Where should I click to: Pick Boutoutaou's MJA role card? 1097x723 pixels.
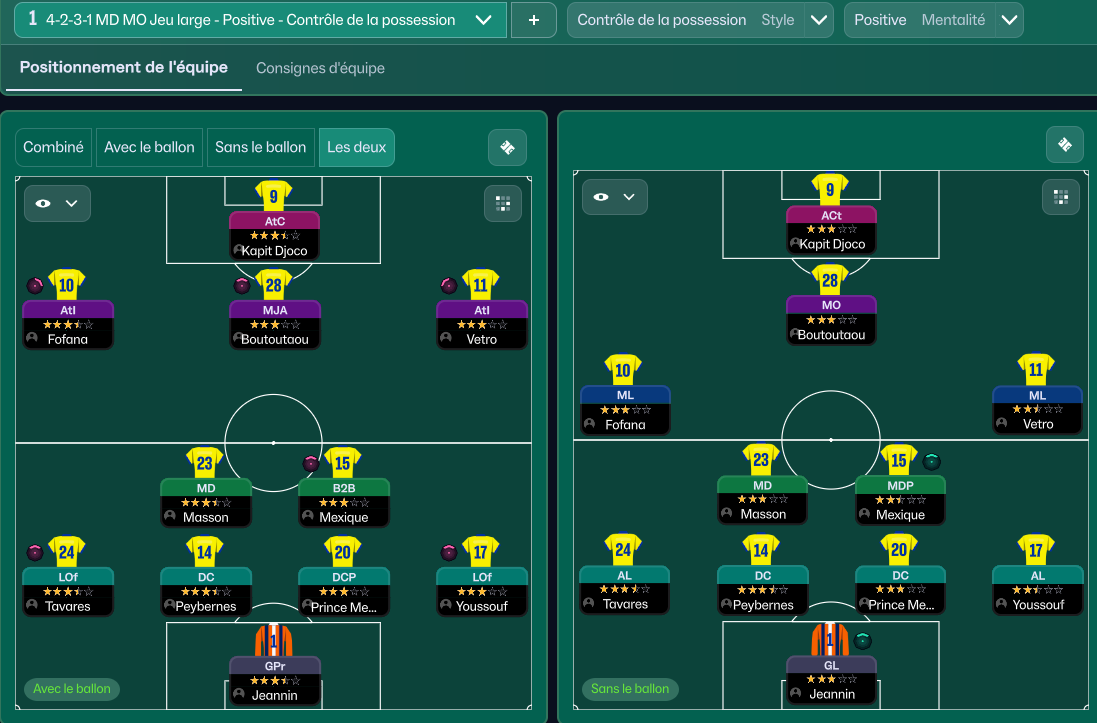(274, 324)
